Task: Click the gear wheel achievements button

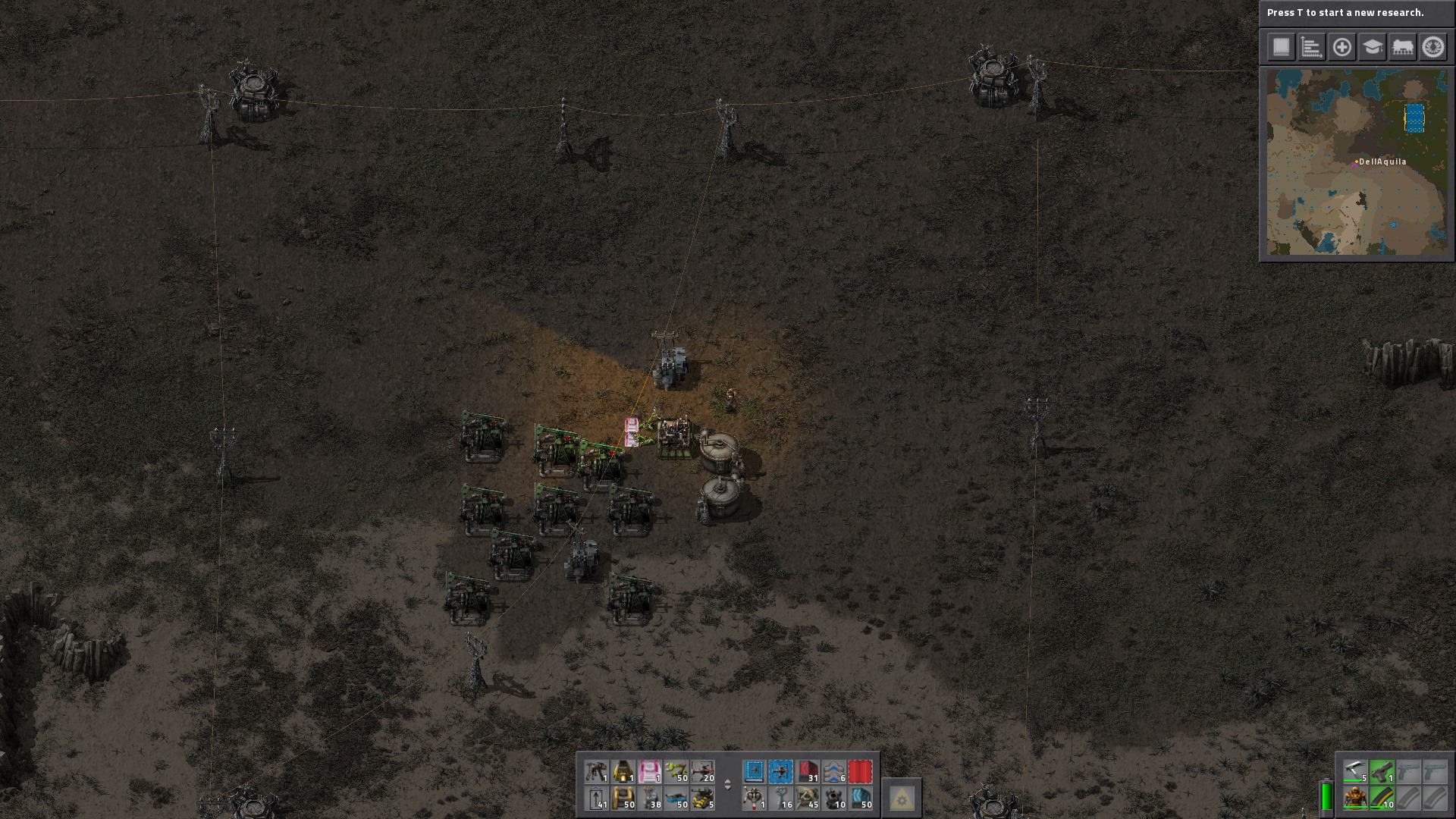Action: [x=1432, y=47]
